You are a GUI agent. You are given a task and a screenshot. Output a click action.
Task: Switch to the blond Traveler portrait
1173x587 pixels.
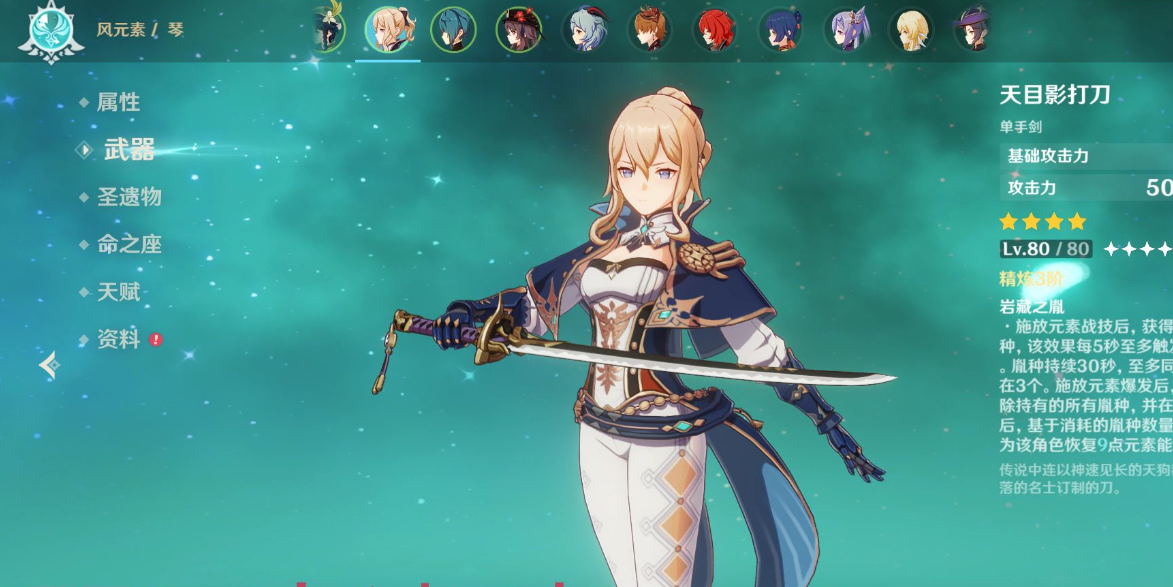point(911,29)
